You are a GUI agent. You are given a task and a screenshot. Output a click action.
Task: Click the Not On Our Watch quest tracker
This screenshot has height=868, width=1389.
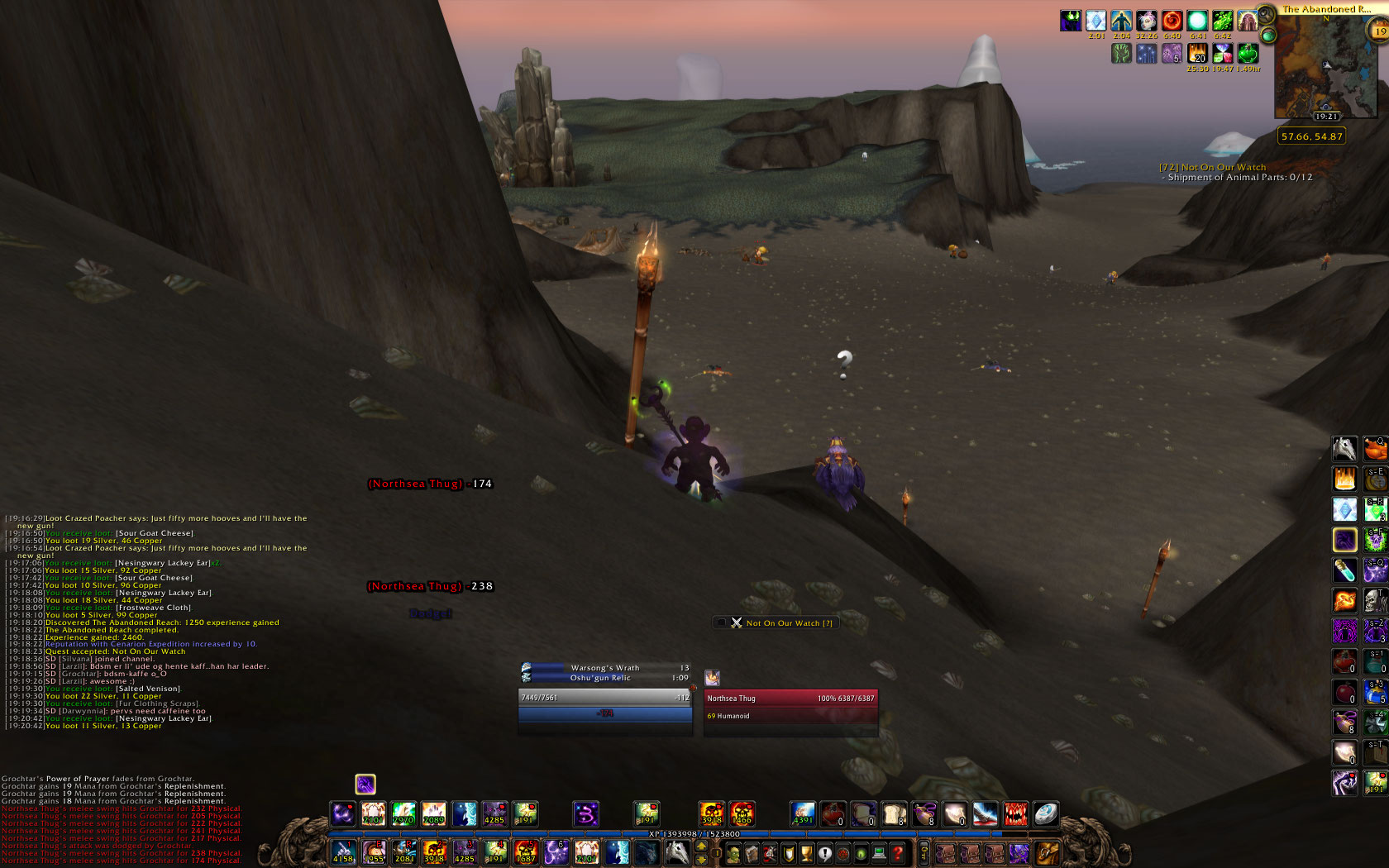[x=1212, y=167]
